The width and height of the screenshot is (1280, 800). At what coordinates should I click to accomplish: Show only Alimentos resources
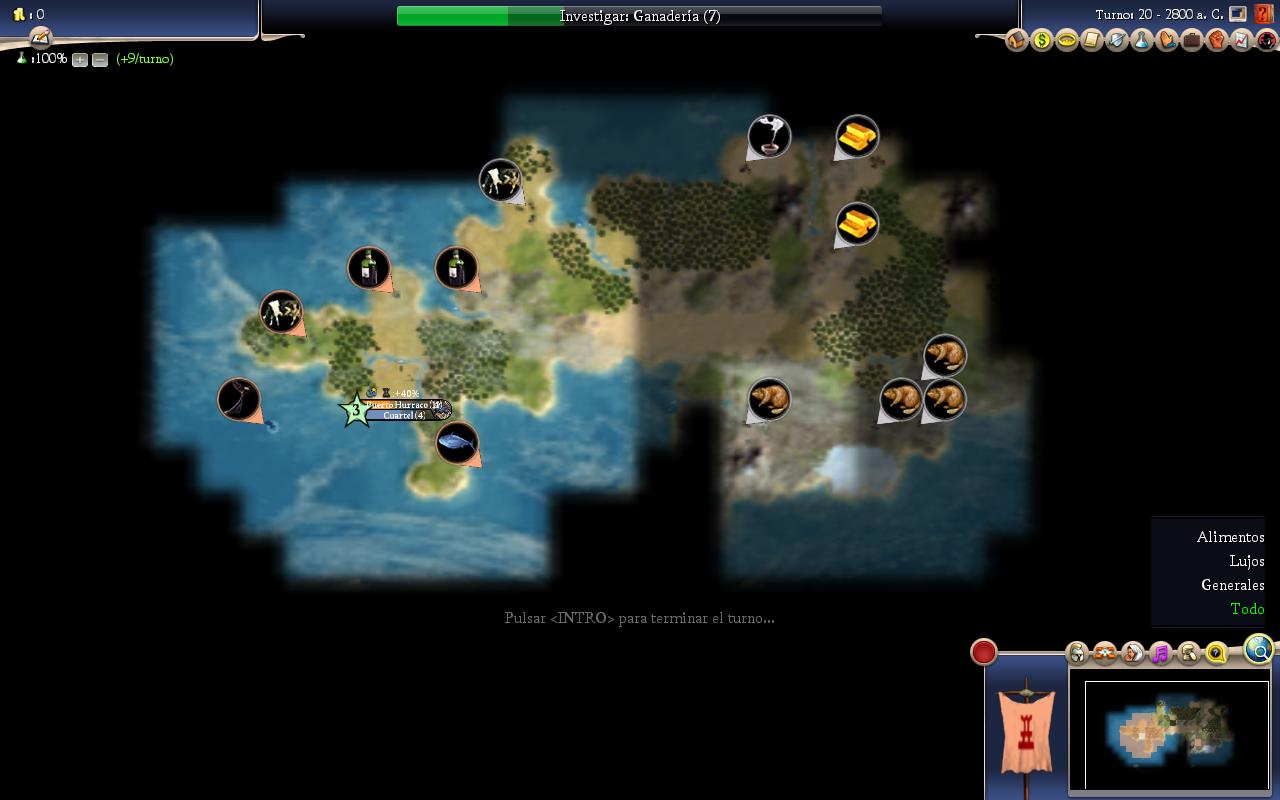(1230, 537)
